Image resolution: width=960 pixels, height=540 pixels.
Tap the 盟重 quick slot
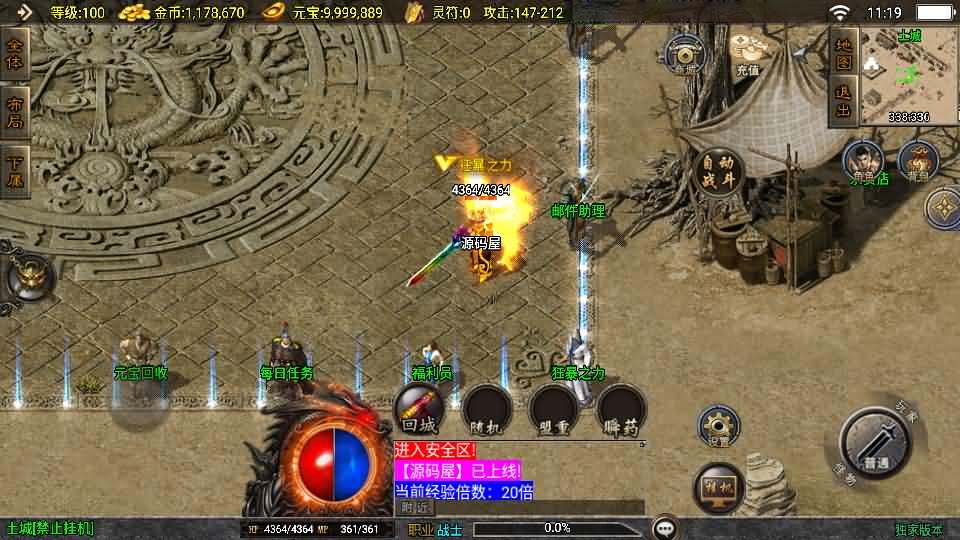pyautogui.click(x=553, y=410)
